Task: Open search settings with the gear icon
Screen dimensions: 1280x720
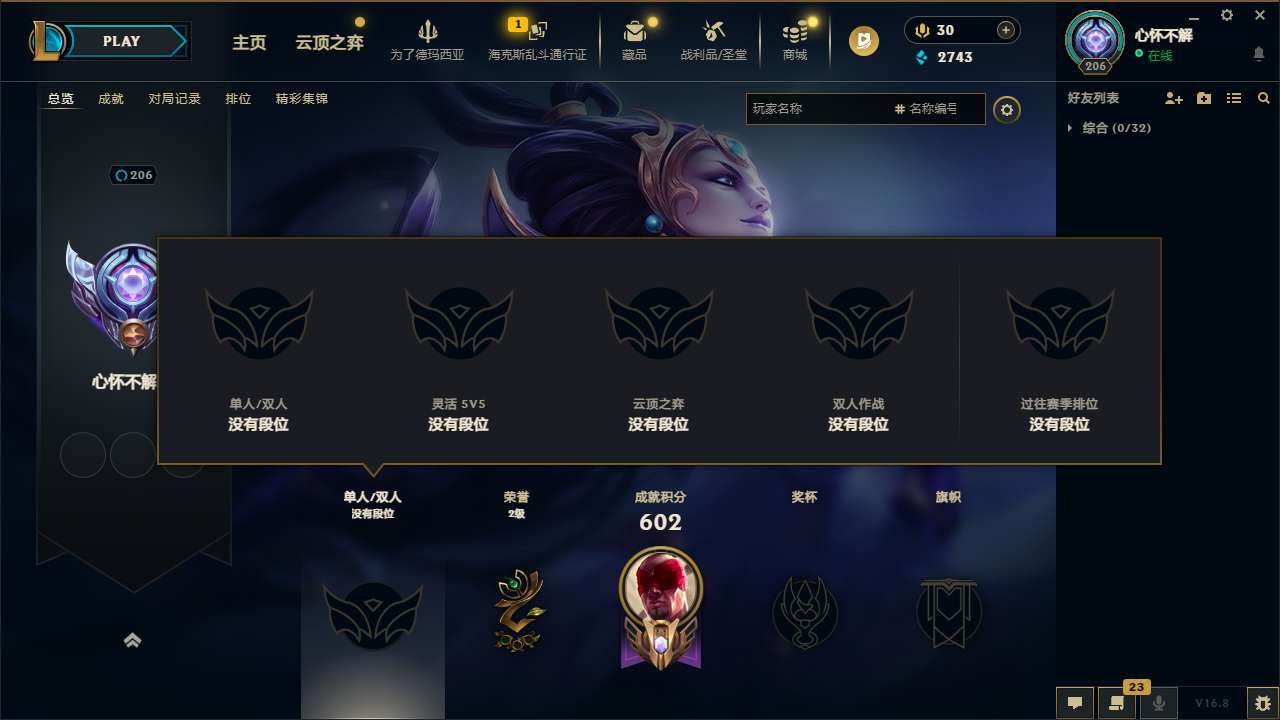Action: 1007,109
